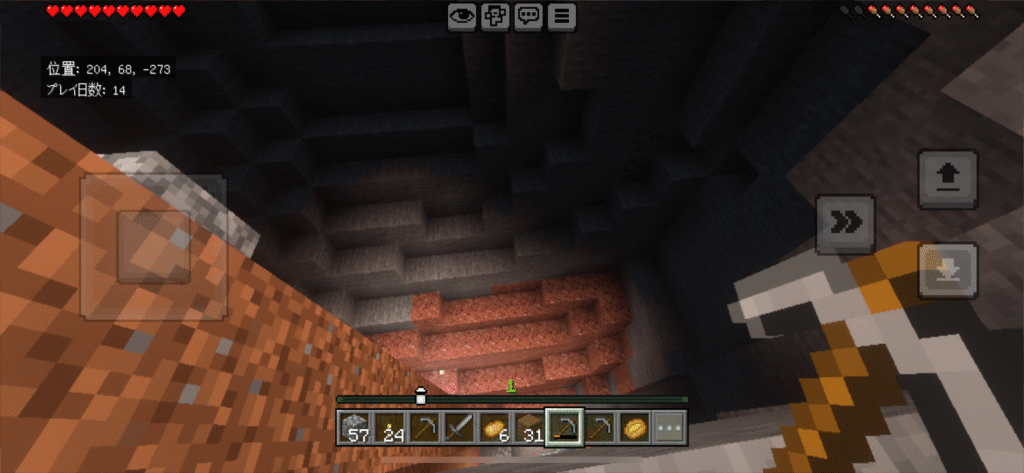Select the bread stack of 6
This screenshot has height=473, width=1024.
coord(496,428)
